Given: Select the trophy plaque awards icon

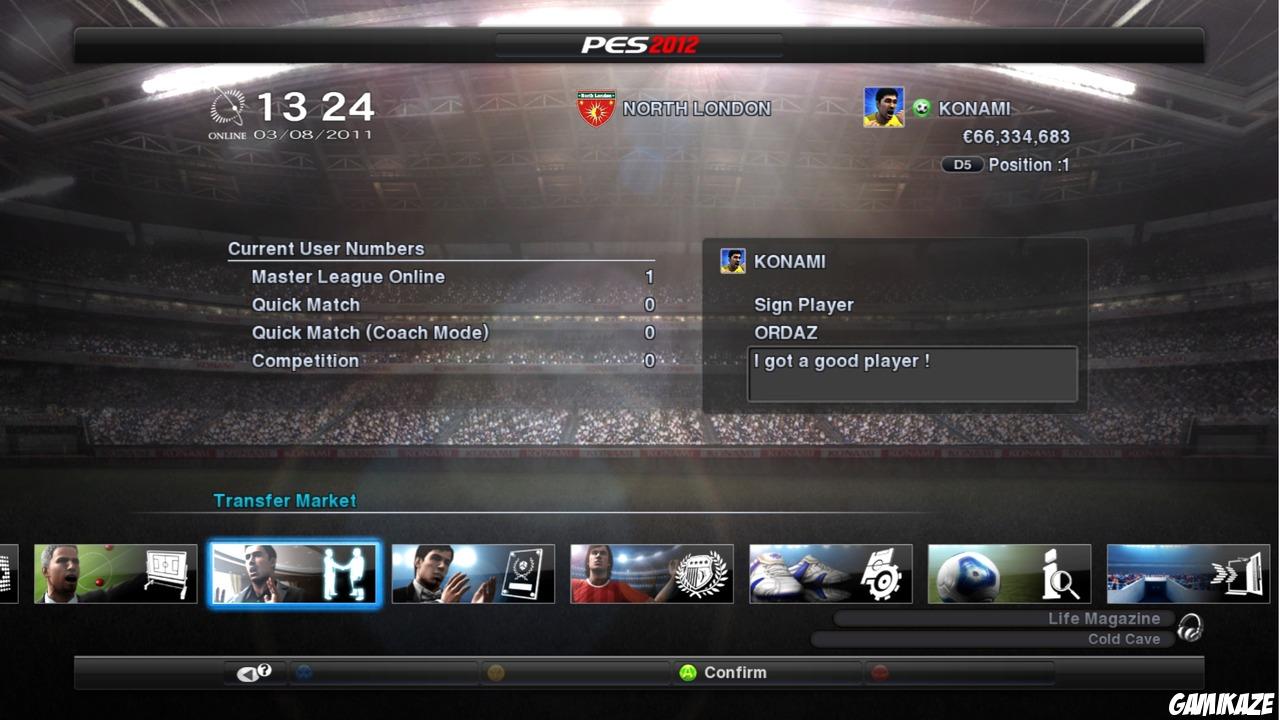Looking at the screenshot, I should [x=473, y=574].
